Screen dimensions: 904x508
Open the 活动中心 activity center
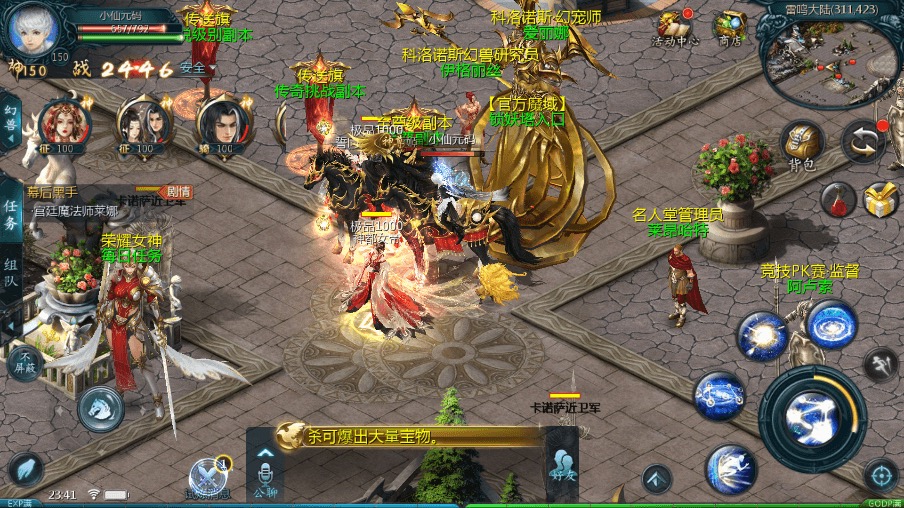676,25
